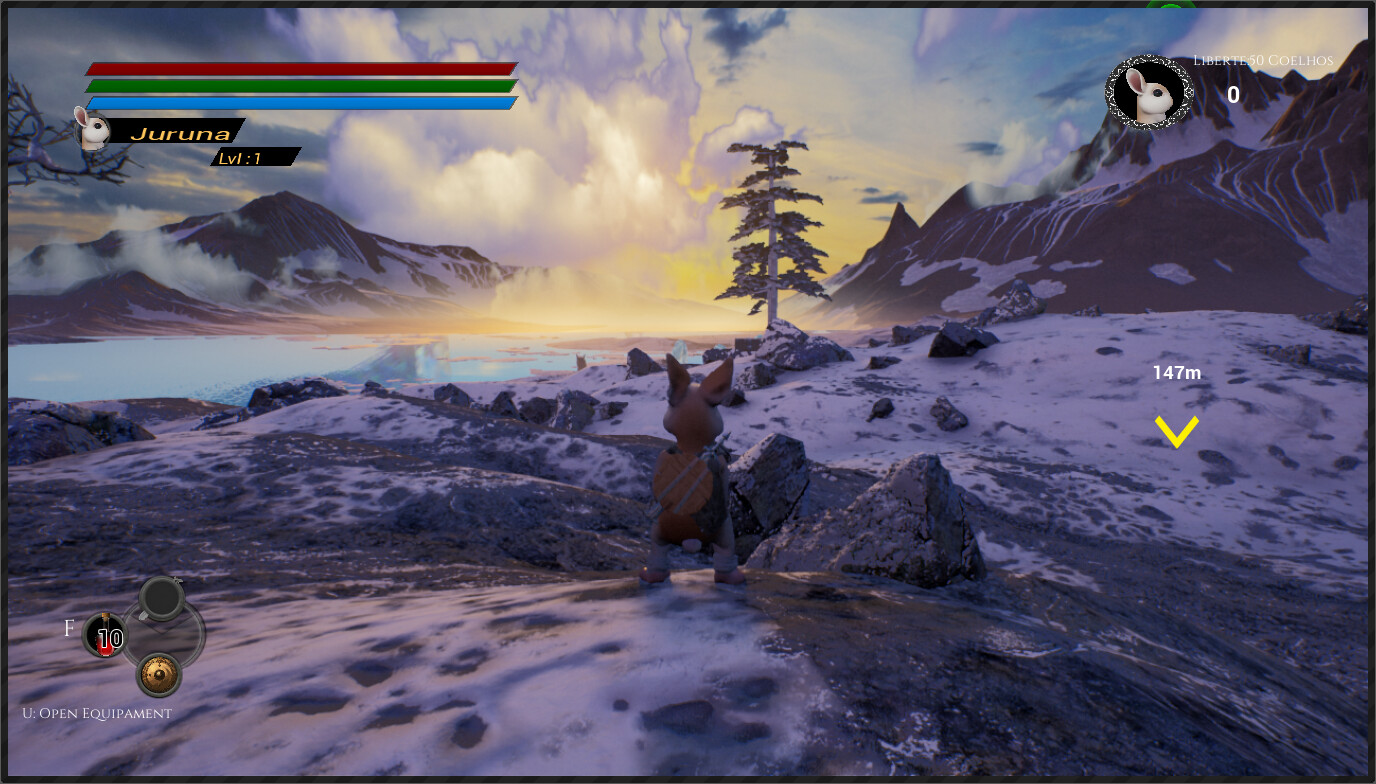The width and height of the screenshot is (1376, 784).
Task: Click the empty dark weapon slot
Action: (x=160, y=598)
